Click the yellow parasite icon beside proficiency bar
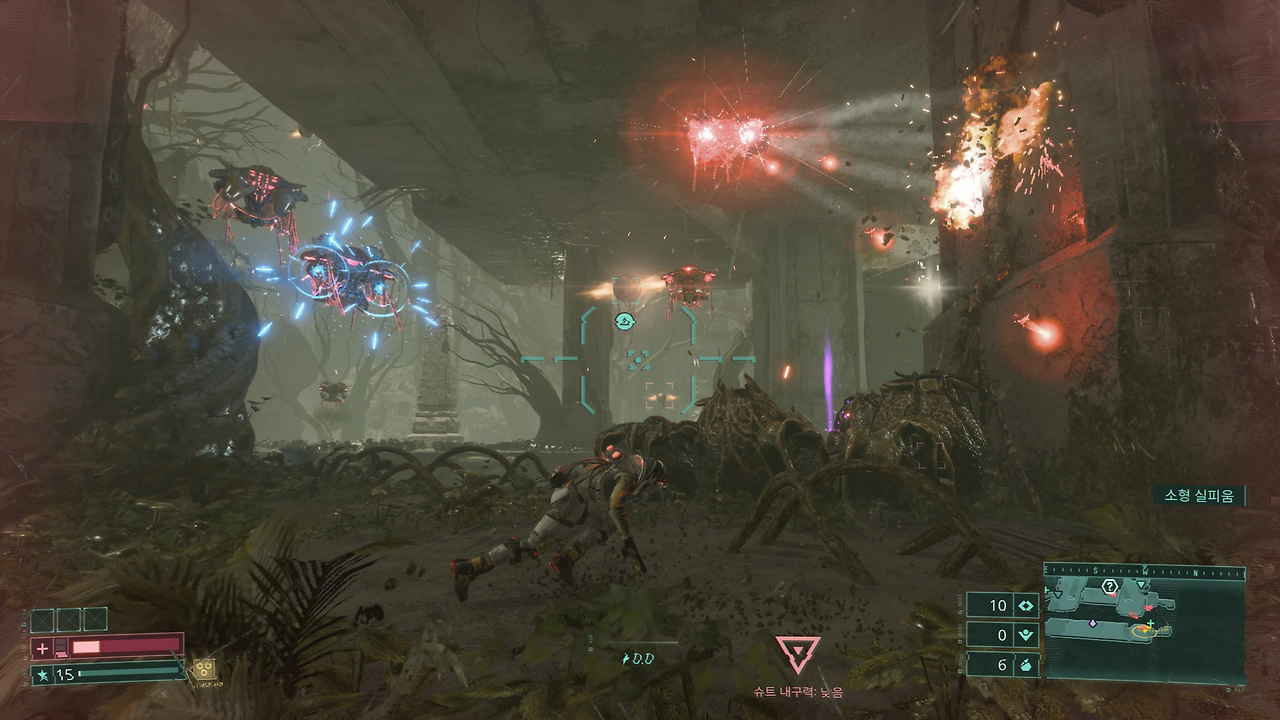 click(x=203, y=667)
